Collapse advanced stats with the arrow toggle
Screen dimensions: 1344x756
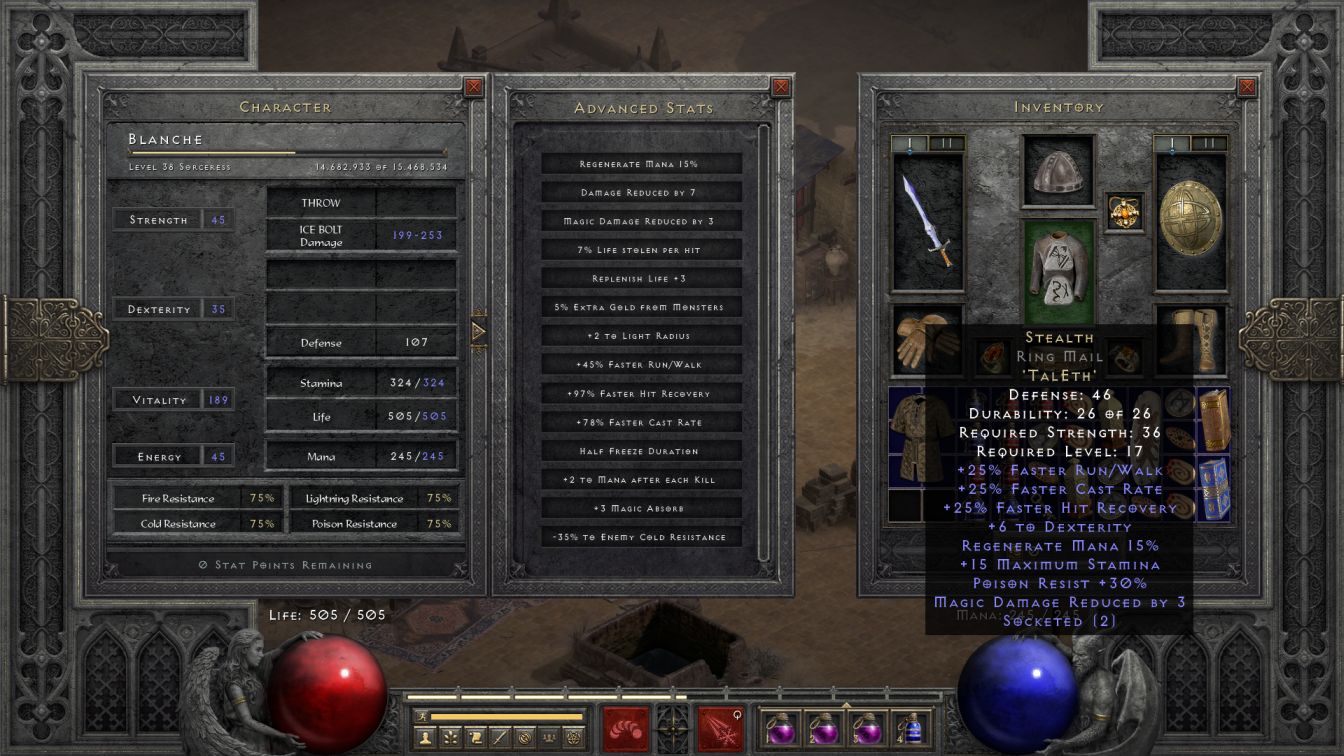coord(478,329)
